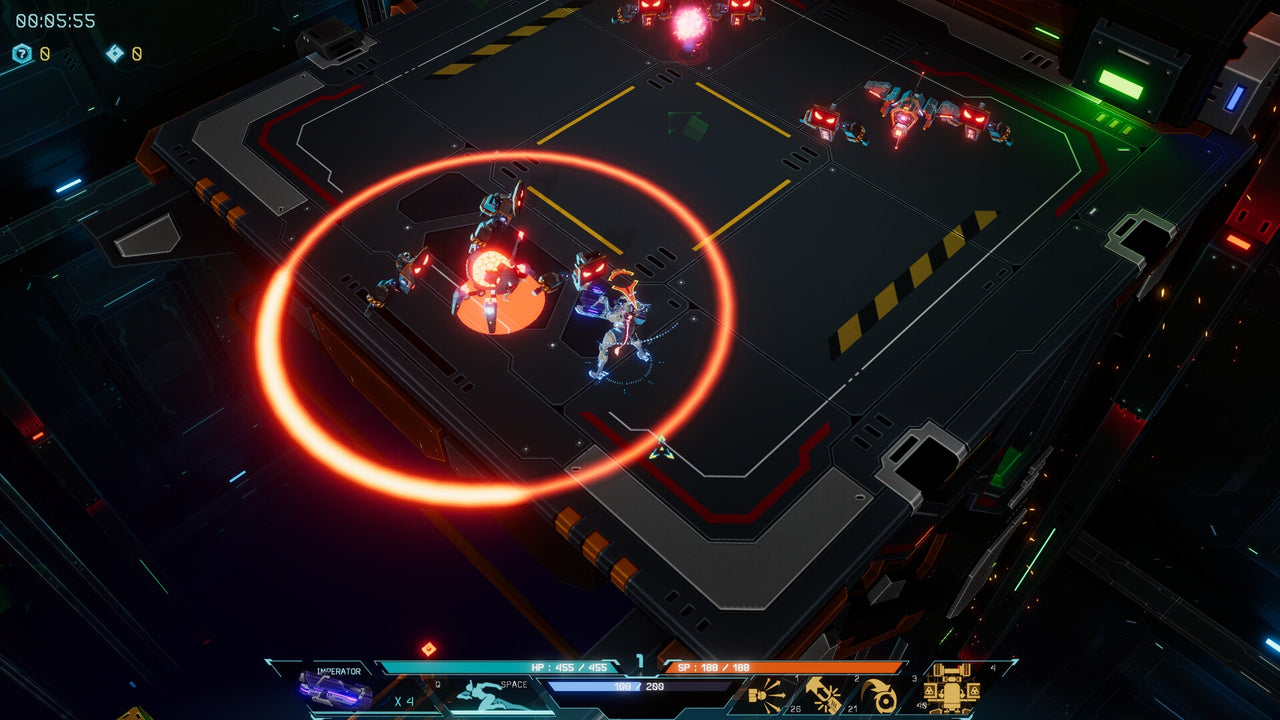Deploy the slot 4 mech turret icon
This screenshot has height=720, width=1280.
[952, 688]
